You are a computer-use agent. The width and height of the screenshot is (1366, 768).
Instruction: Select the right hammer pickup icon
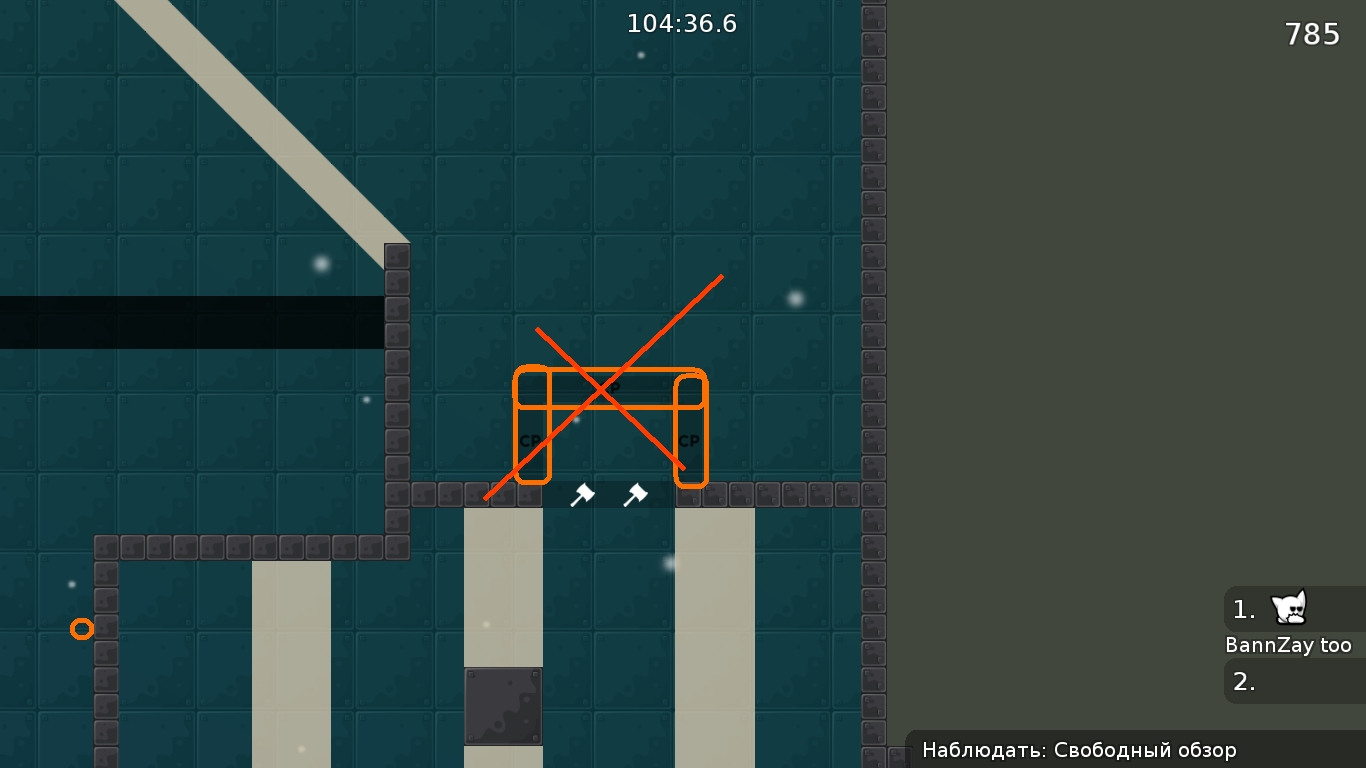(636, 495)
